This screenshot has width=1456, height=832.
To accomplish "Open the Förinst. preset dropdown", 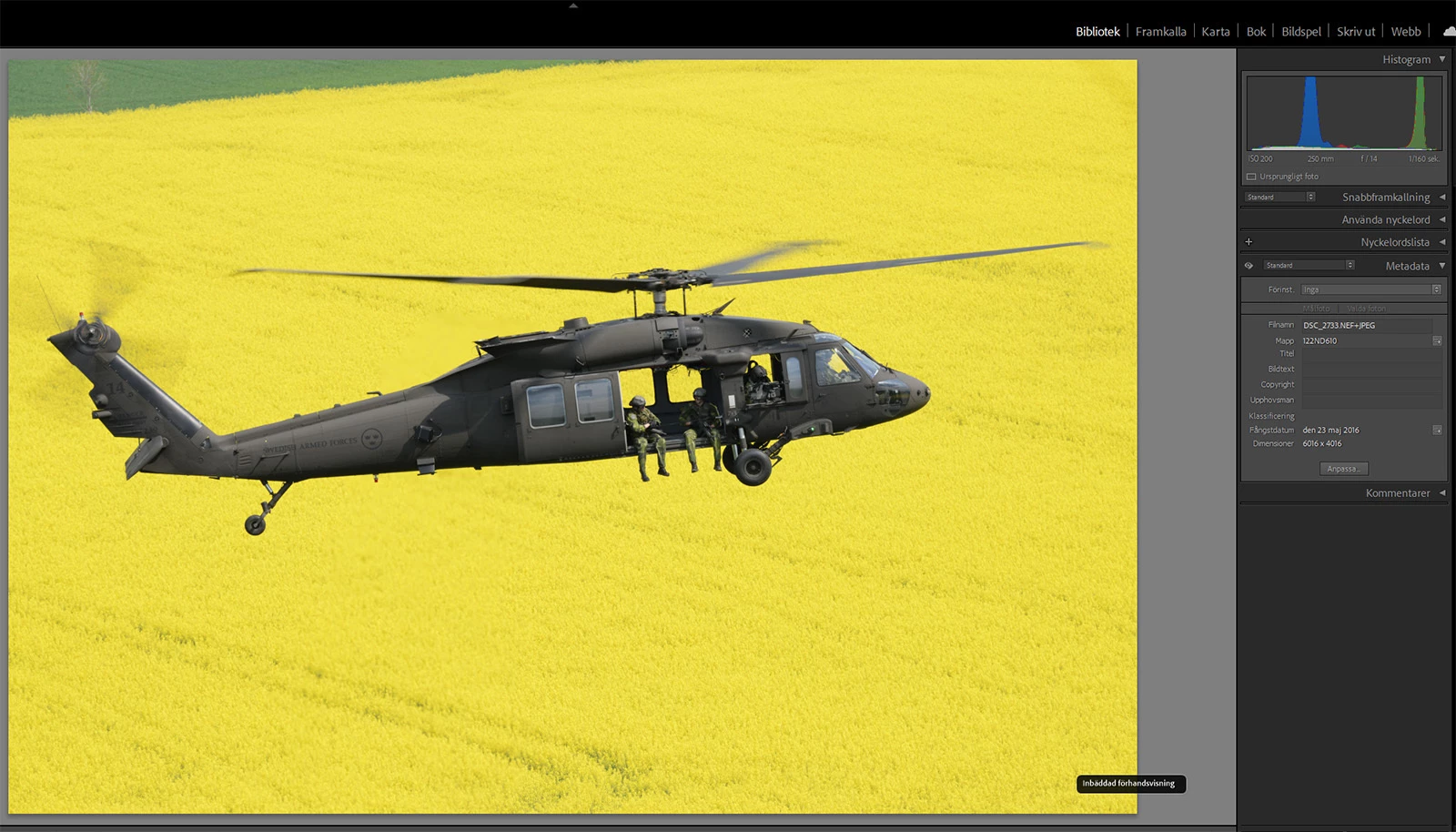I will pos(1371,289).
